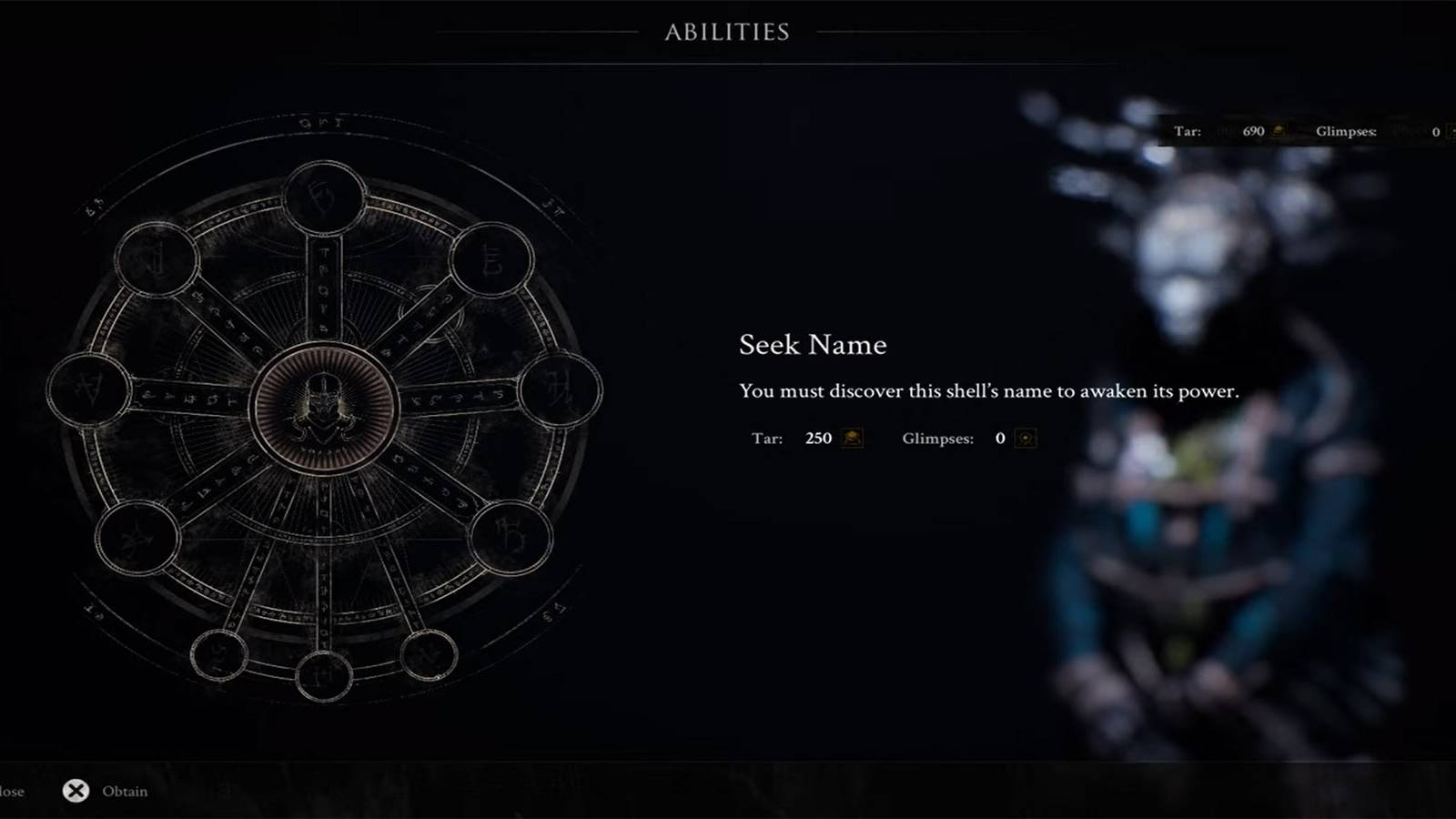Open the ABILITIES header tab
Viewport: 1456px width, 819px height.
pyautogui.click(x=727, y=29)
